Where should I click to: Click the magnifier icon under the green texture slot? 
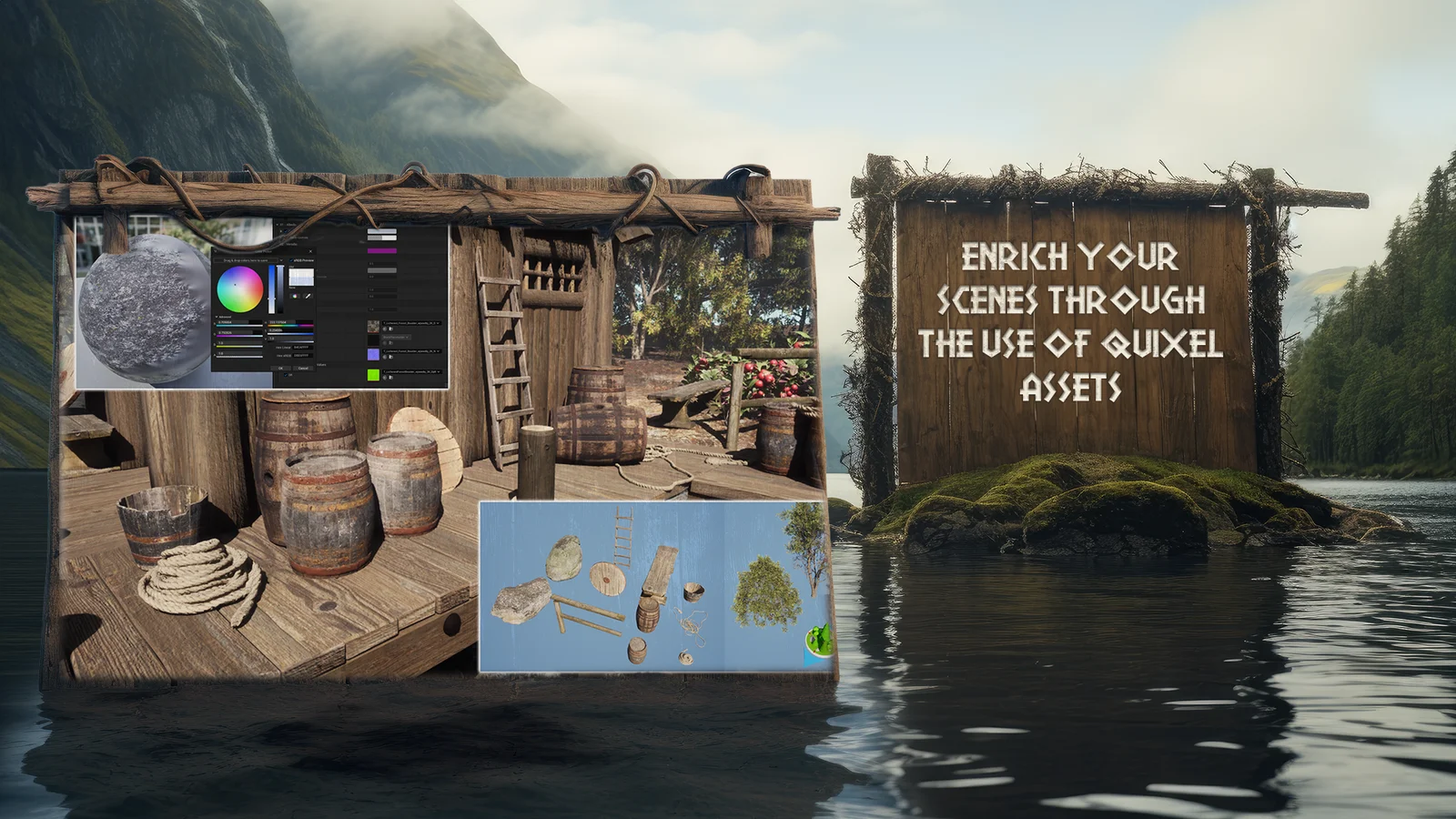(384, 378)
